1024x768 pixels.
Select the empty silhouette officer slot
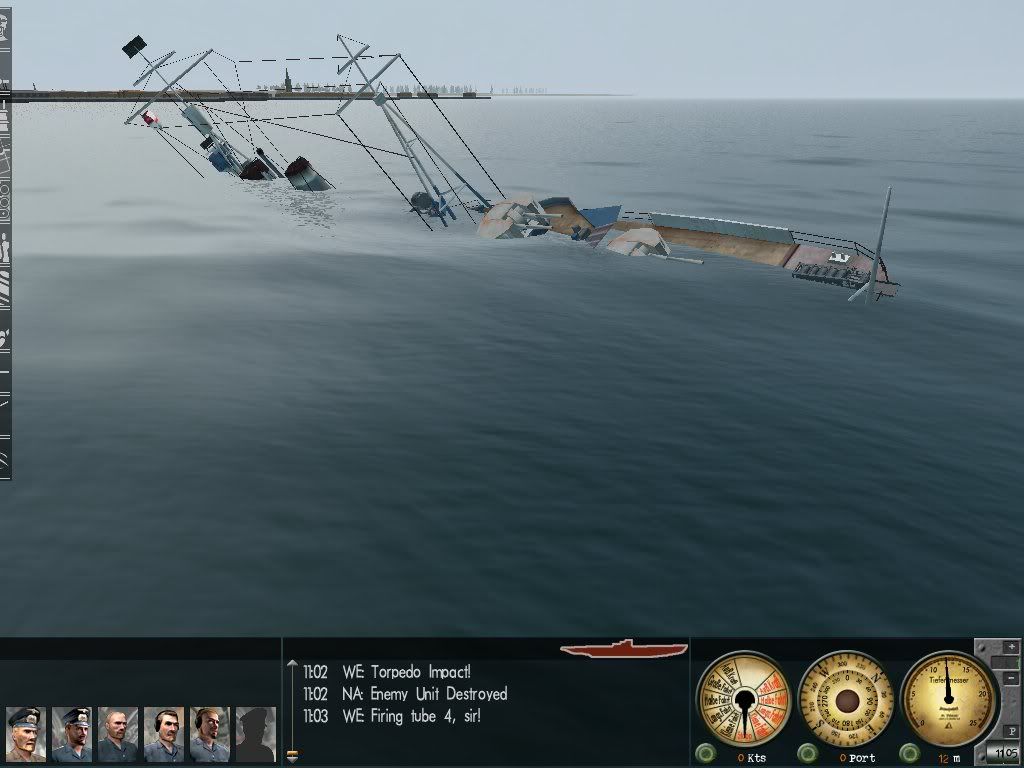[x=256, y=735]
